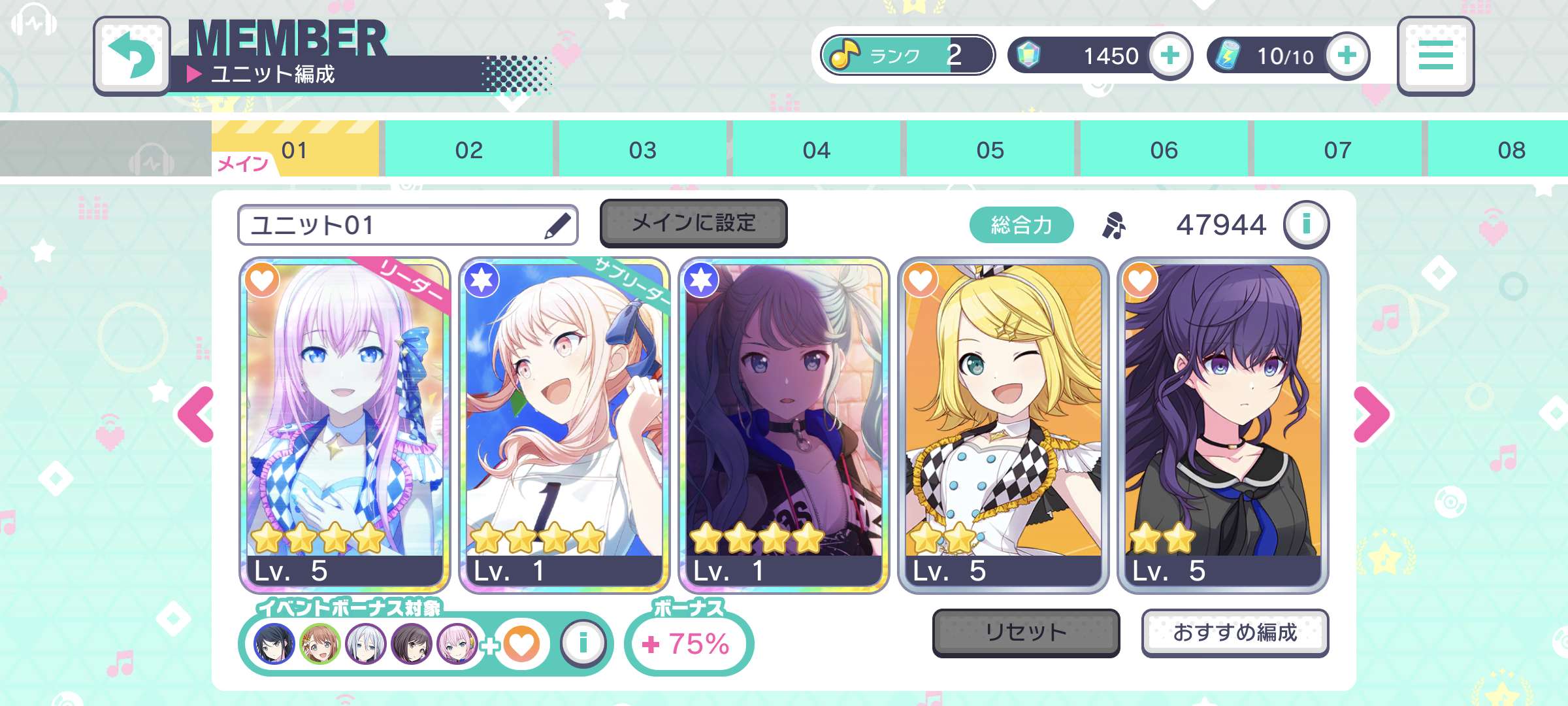Viewport: 1568px width, 706px height.
Task: Click the music note rank icon
Action: pyautogui.click(x=844, y=56)
